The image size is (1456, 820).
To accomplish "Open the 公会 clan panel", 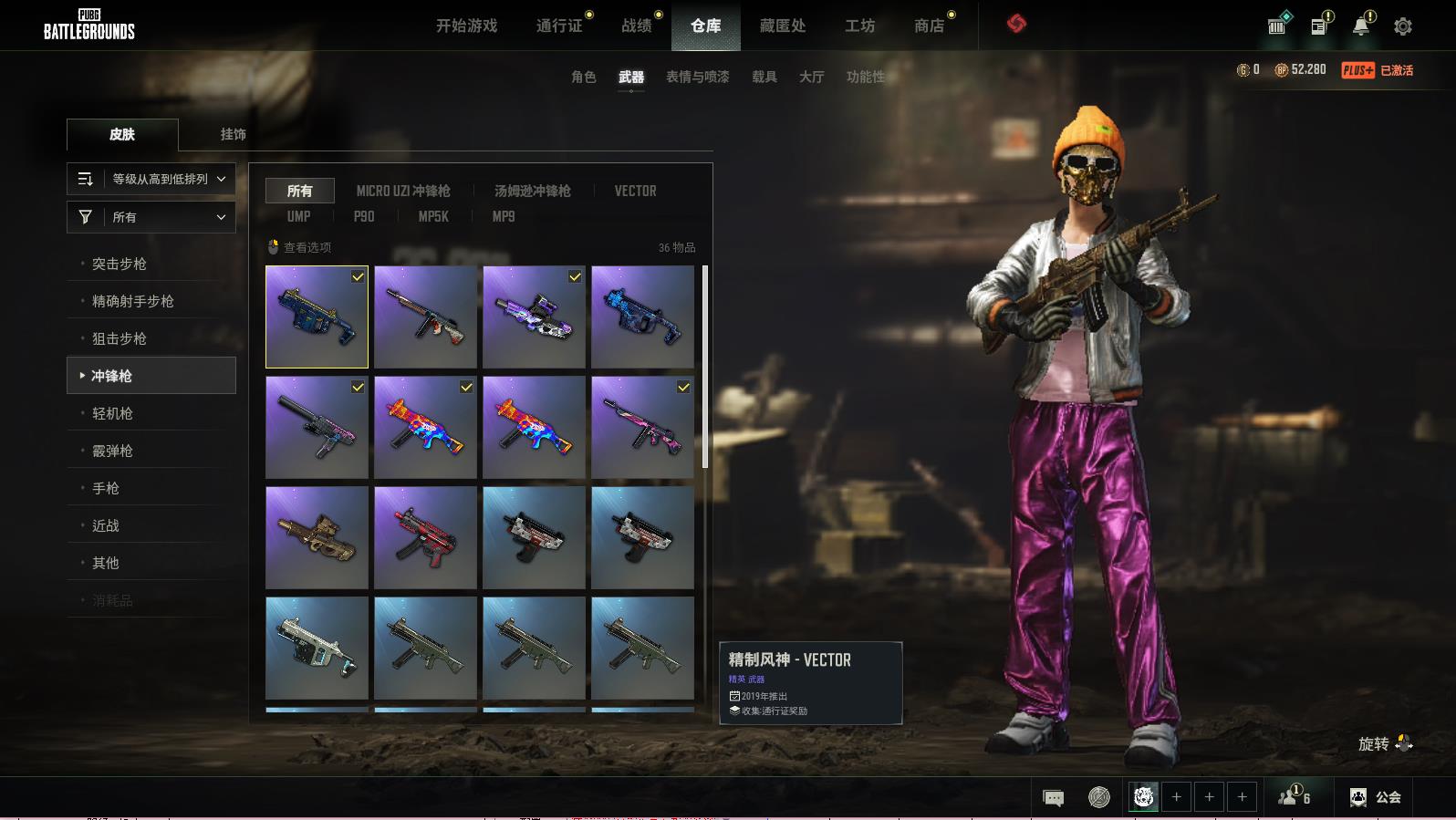I will pyautogui.click(x=1376, y=797).
